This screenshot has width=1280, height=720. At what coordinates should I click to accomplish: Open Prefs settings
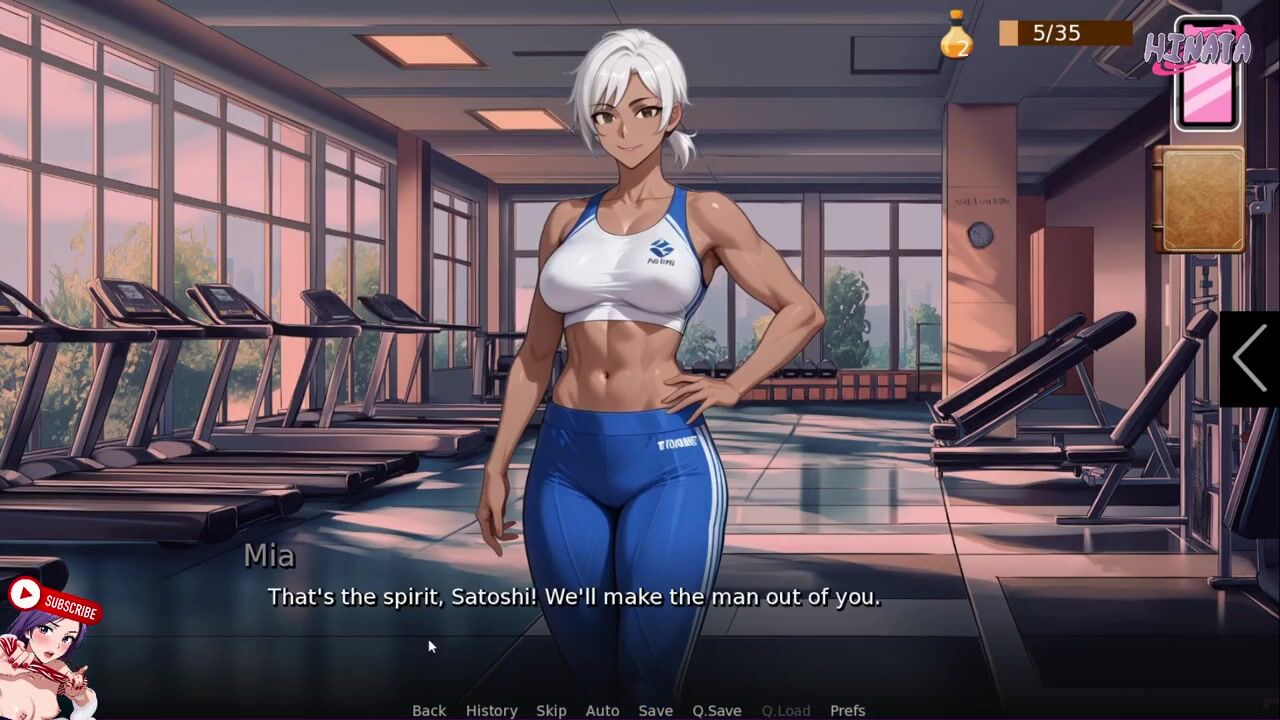pos(847,710)
